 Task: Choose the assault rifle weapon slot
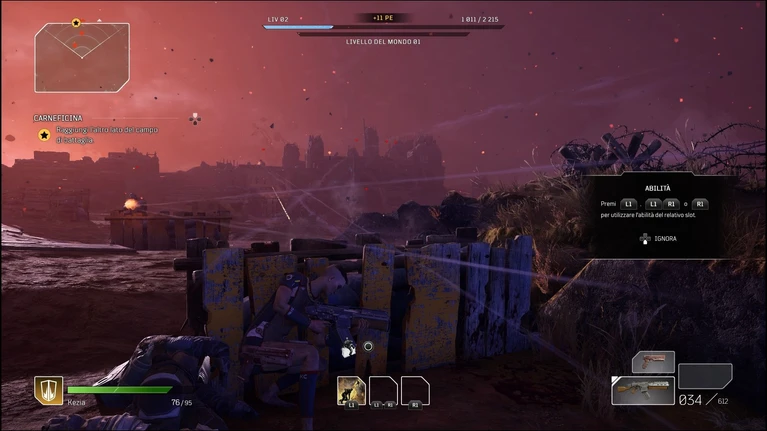[x=642, y=390]
